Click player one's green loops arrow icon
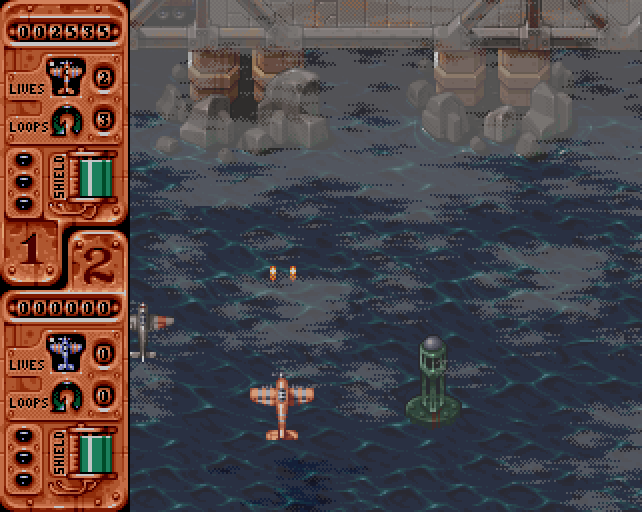Image resolution: width=642 pixels, height=512 pixels. [x=67, y=119]
